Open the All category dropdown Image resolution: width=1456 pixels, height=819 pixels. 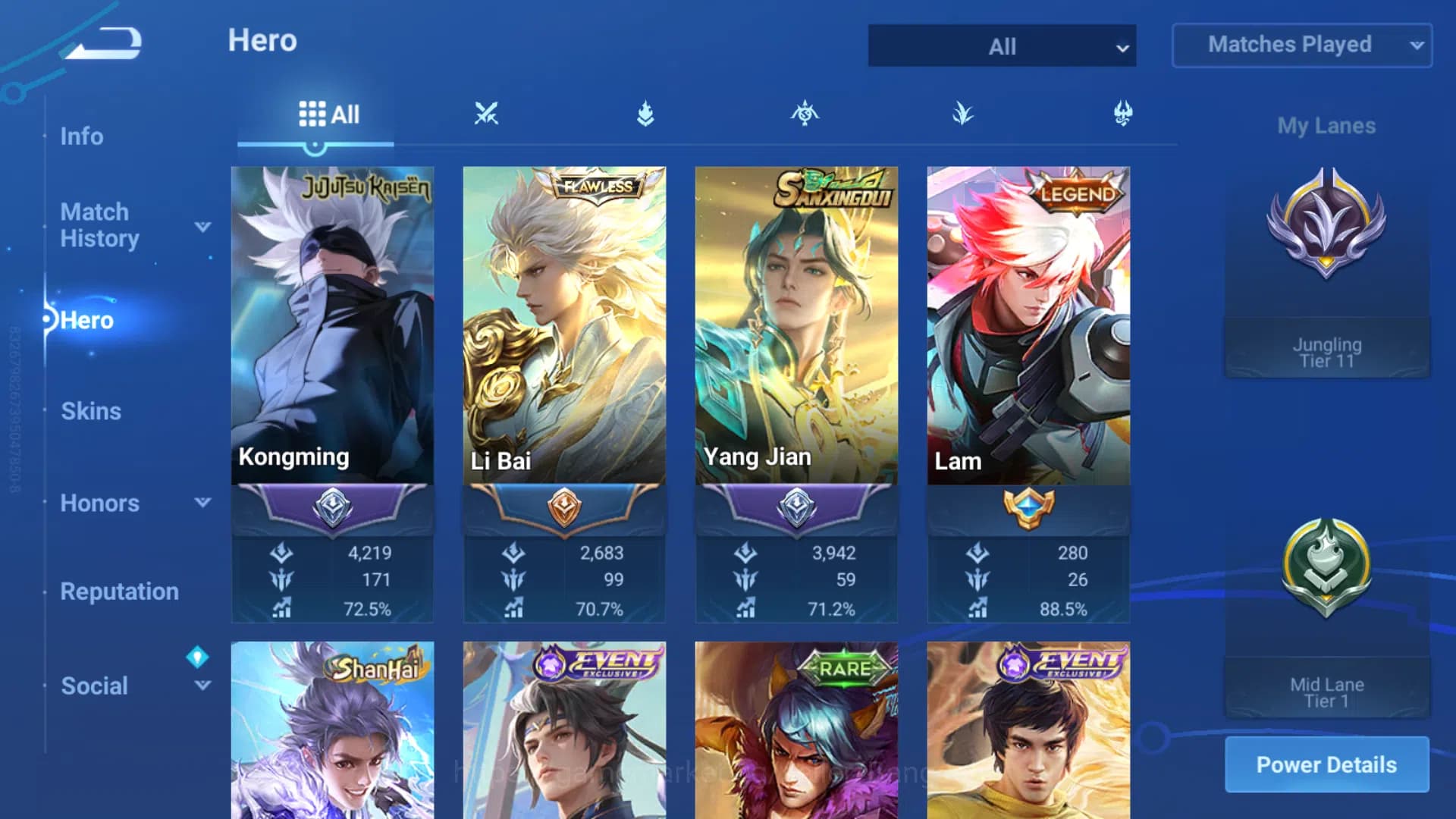pyautogui.click(x=1001, y=45)
